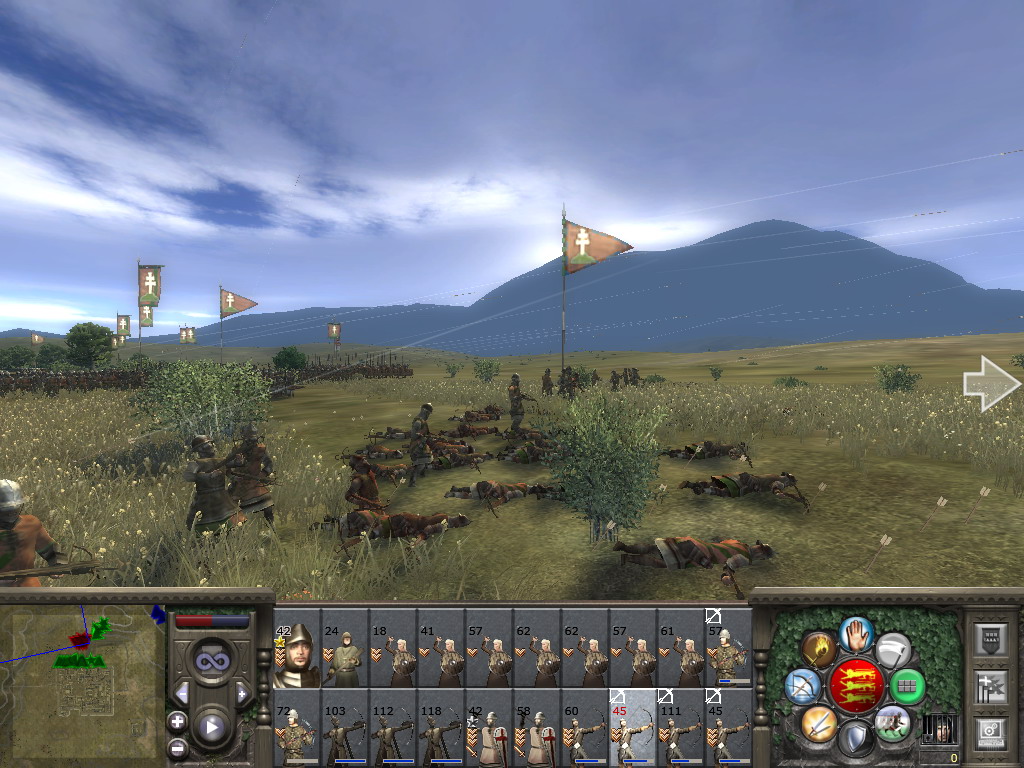Toggle guard mode with the shield icon

[856, 739]
